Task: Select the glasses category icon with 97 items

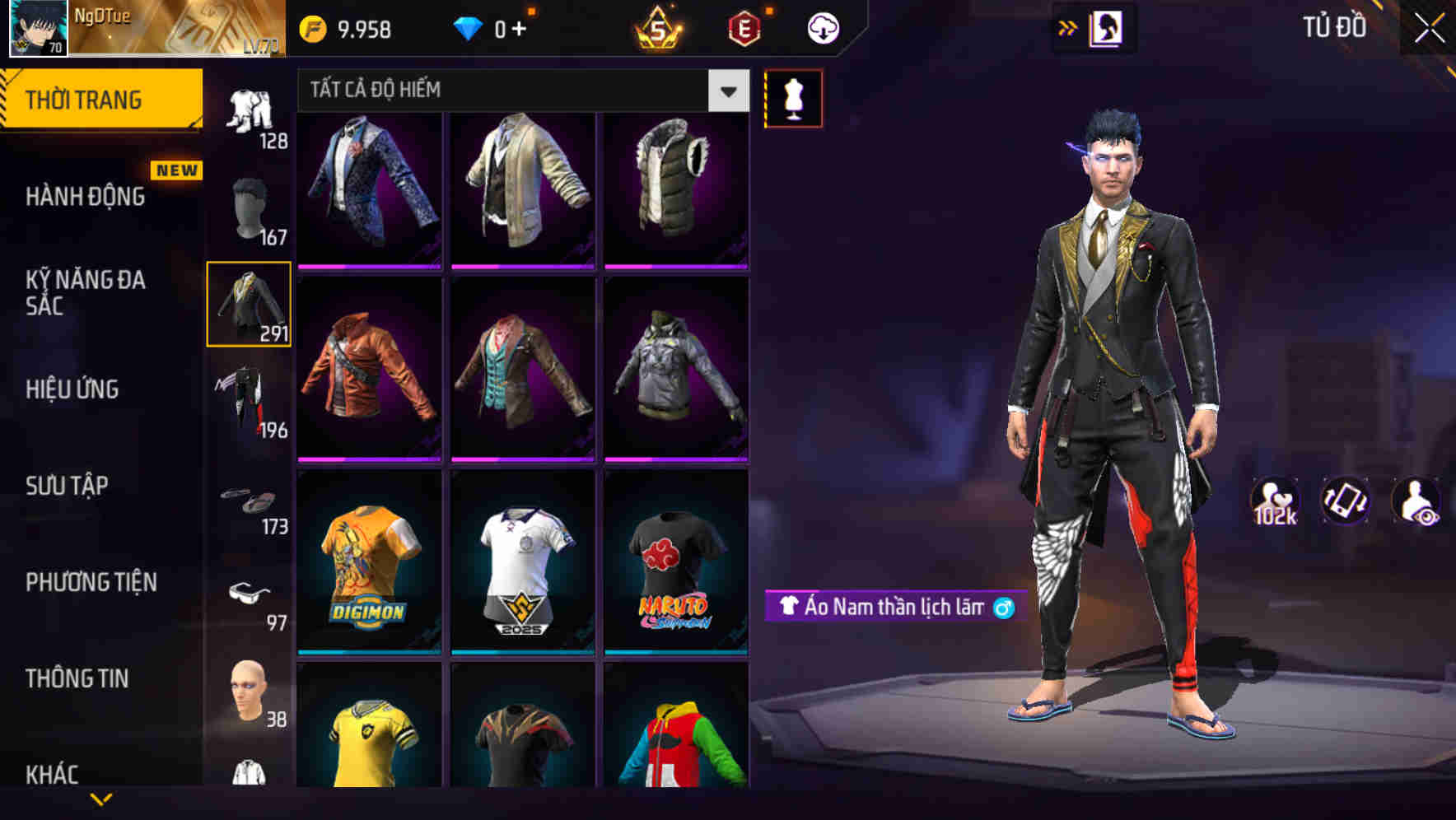Action: pyautogui.click(x=250, y=593)
